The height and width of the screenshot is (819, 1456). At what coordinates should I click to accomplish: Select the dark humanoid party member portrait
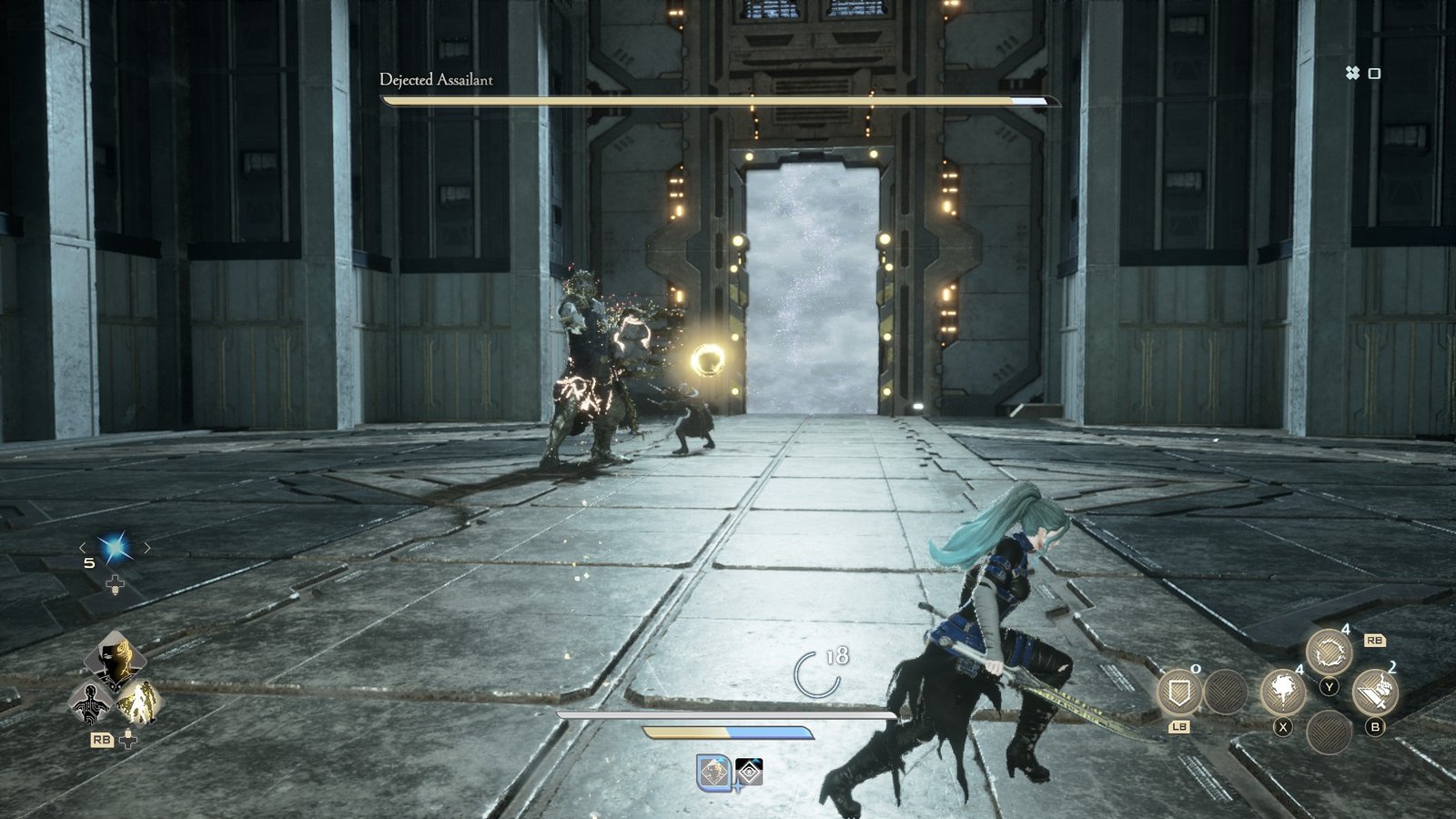[x=90, y=701]
